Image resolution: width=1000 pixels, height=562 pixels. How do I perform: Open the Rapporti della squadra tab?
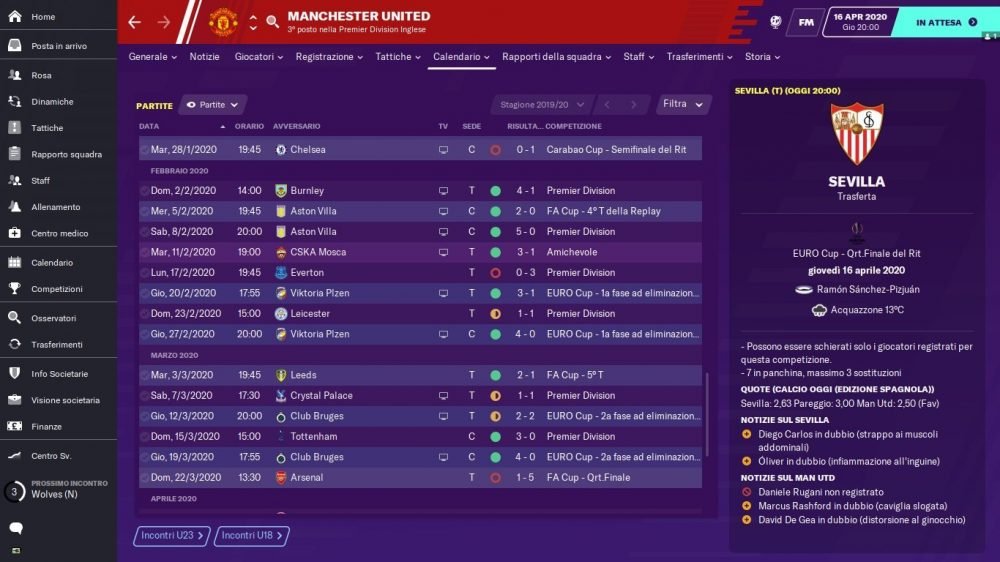556,57
